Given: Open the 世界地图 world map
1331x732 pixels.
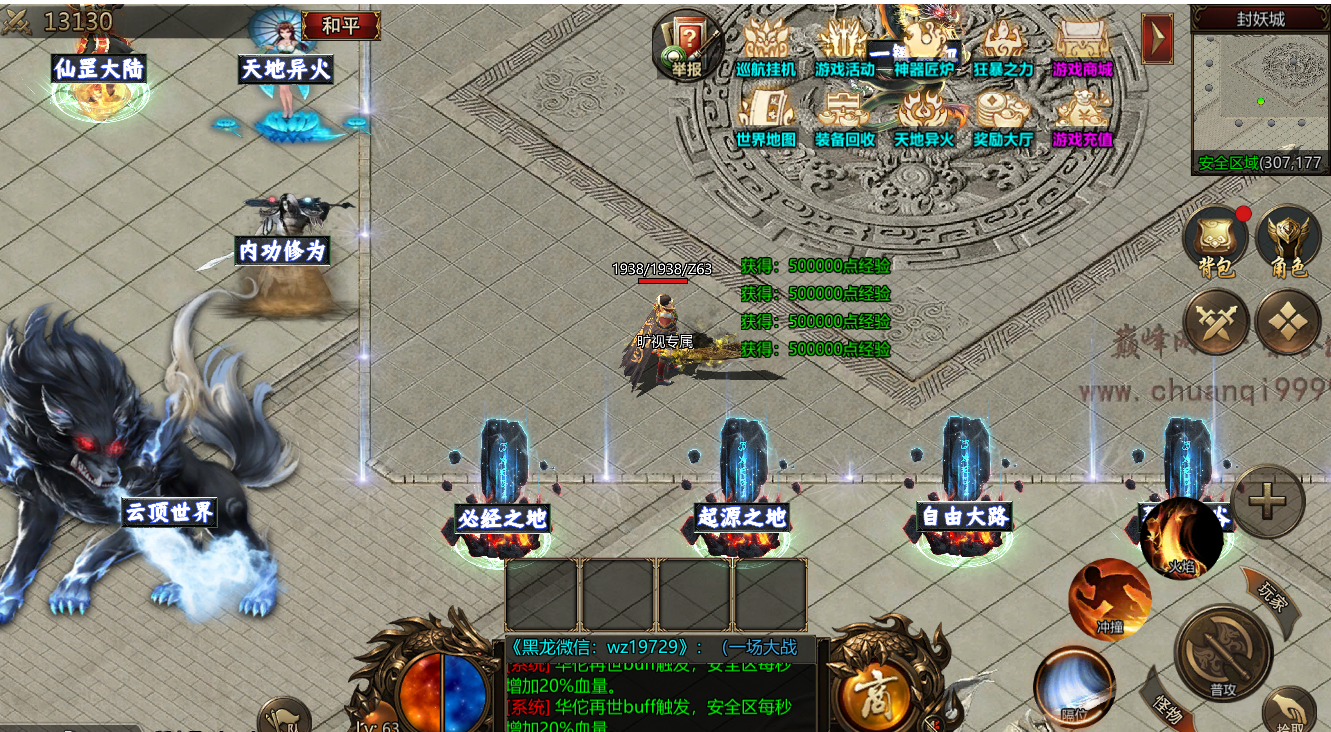Looking at the screenshot, I should (766, 119).
